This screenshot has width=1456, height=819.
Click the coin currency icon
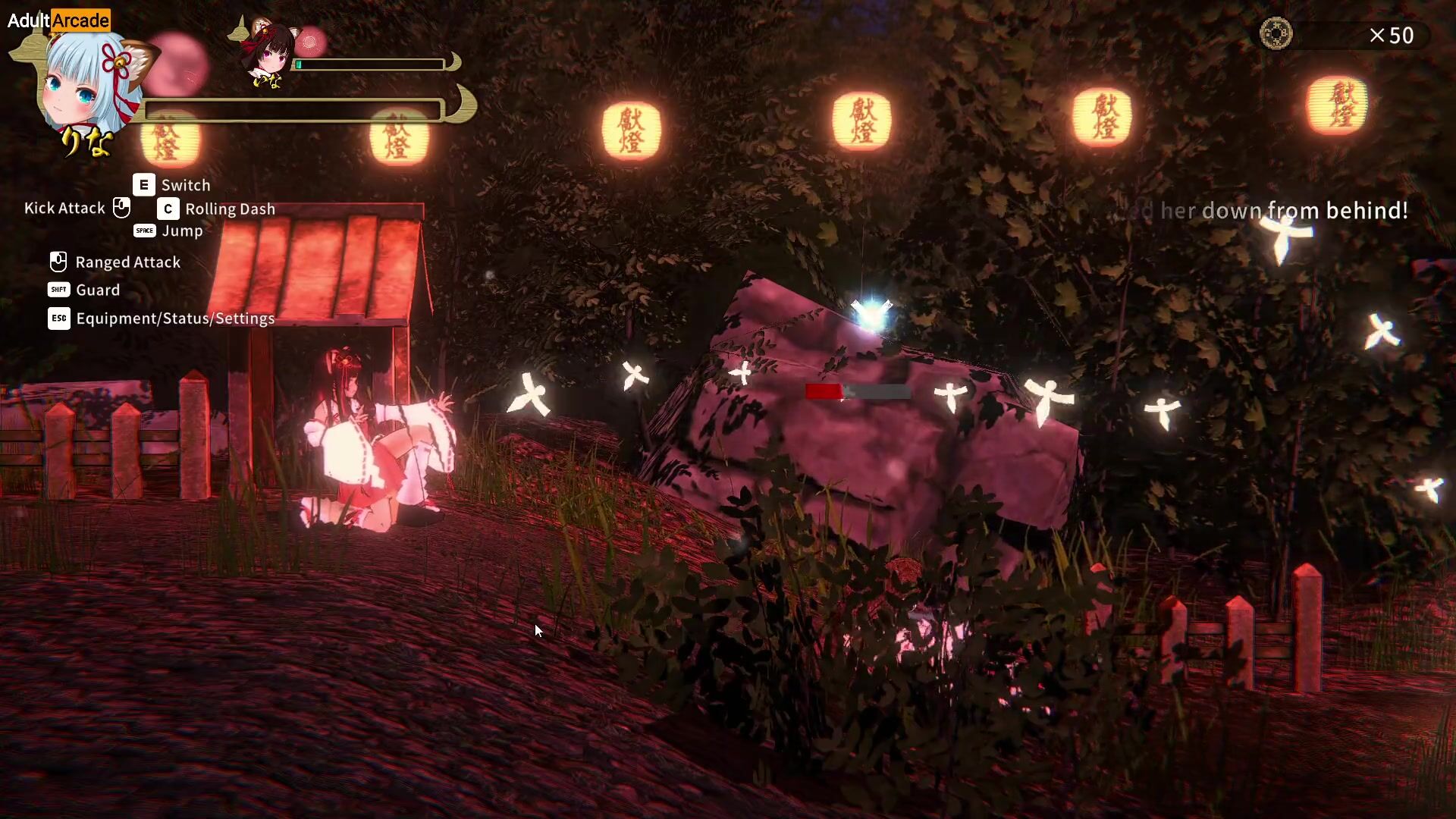coord(1276,34)
